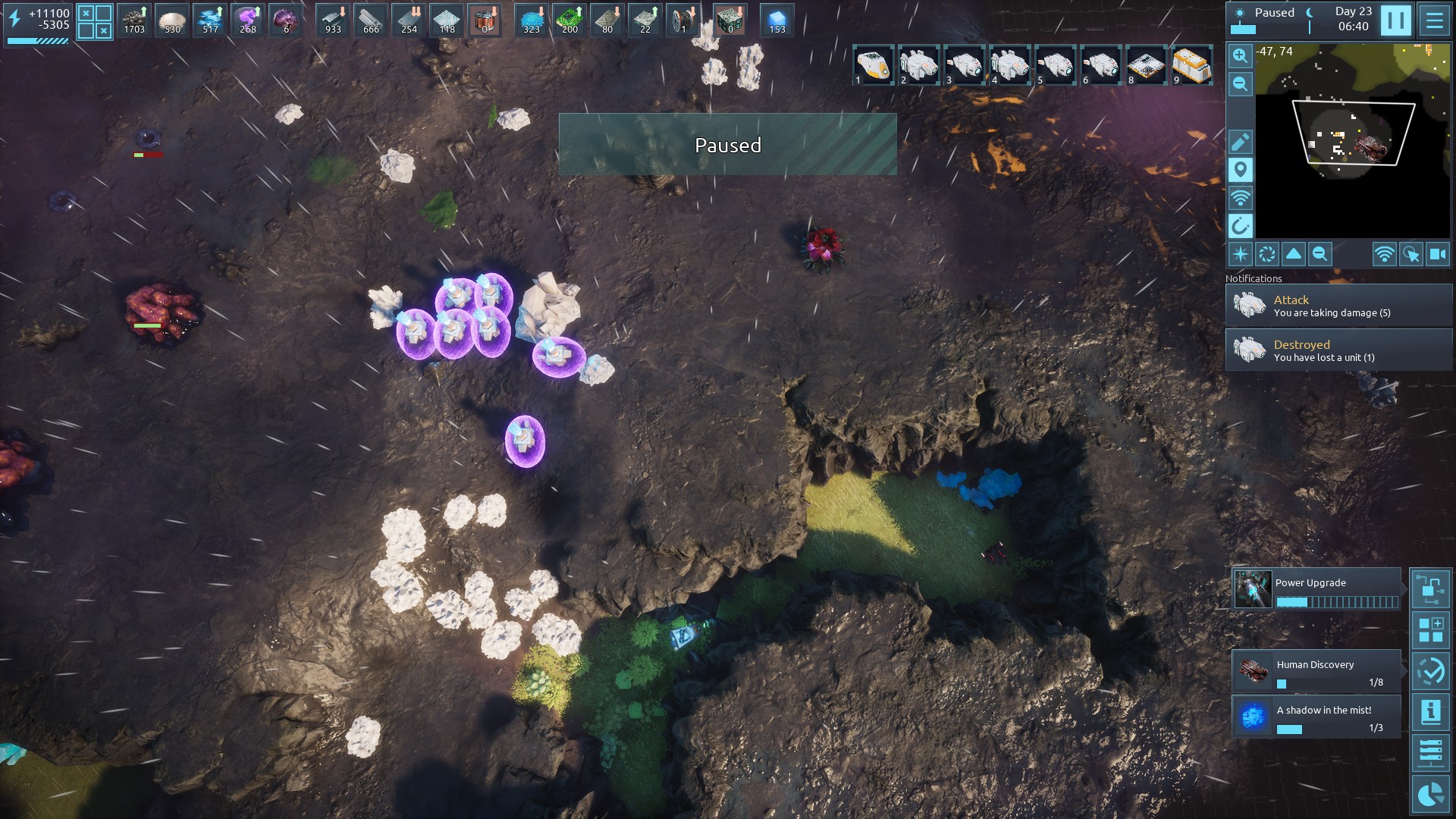The height and width of the screenshot is (819, 1456).
Task: Select unit group 9 with the orange building
Action: pyautogui.click(x=1191, y=65)
